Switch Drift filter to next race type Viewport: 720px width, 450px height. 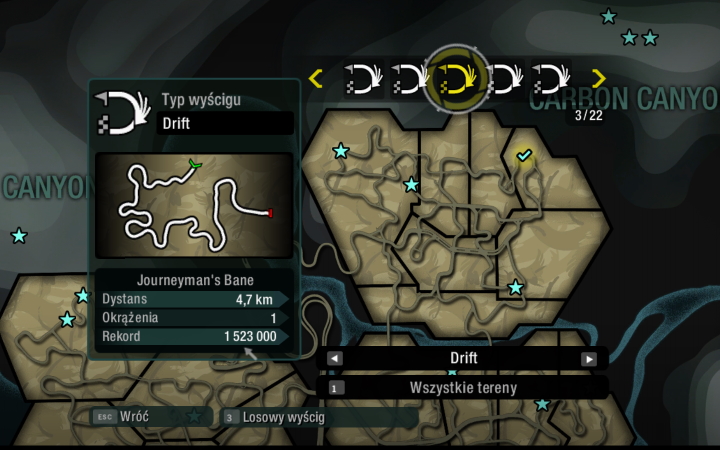tap(589, 359)
